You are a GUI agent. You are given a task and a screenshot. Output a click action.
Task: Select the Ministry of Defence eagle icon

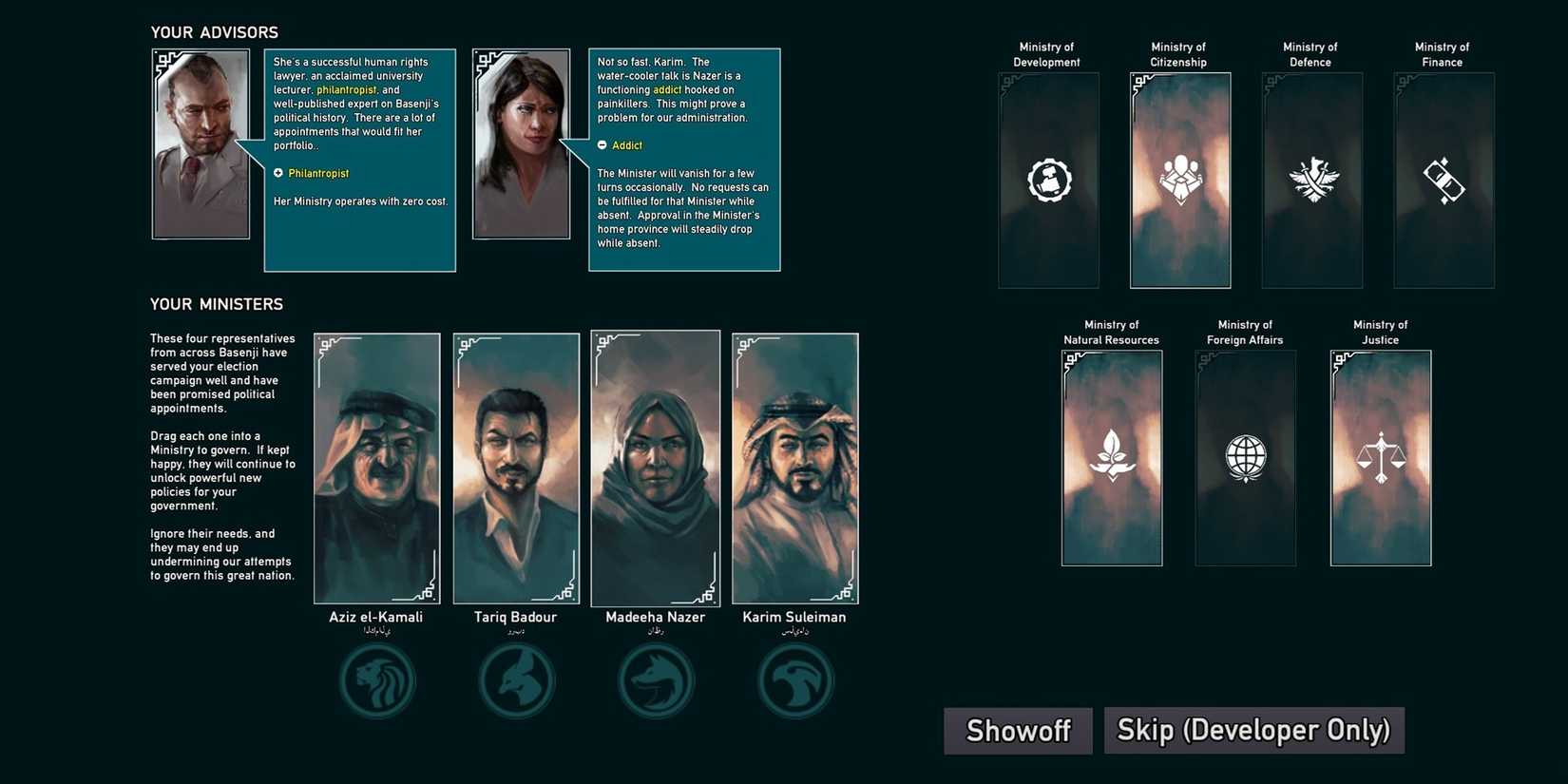tap(1310, 179)
